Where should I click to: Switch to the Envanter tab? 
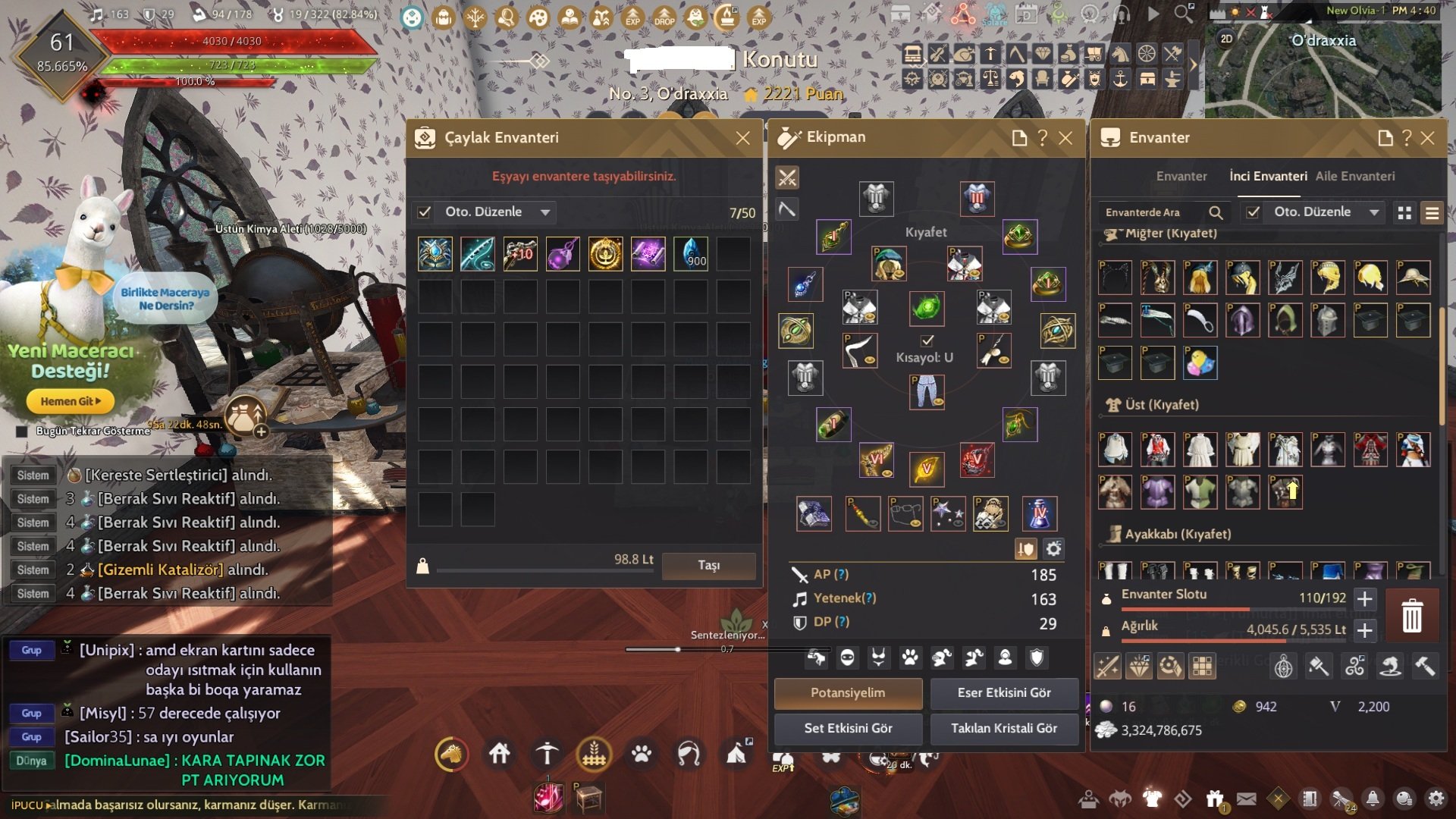coord(1181,176)
